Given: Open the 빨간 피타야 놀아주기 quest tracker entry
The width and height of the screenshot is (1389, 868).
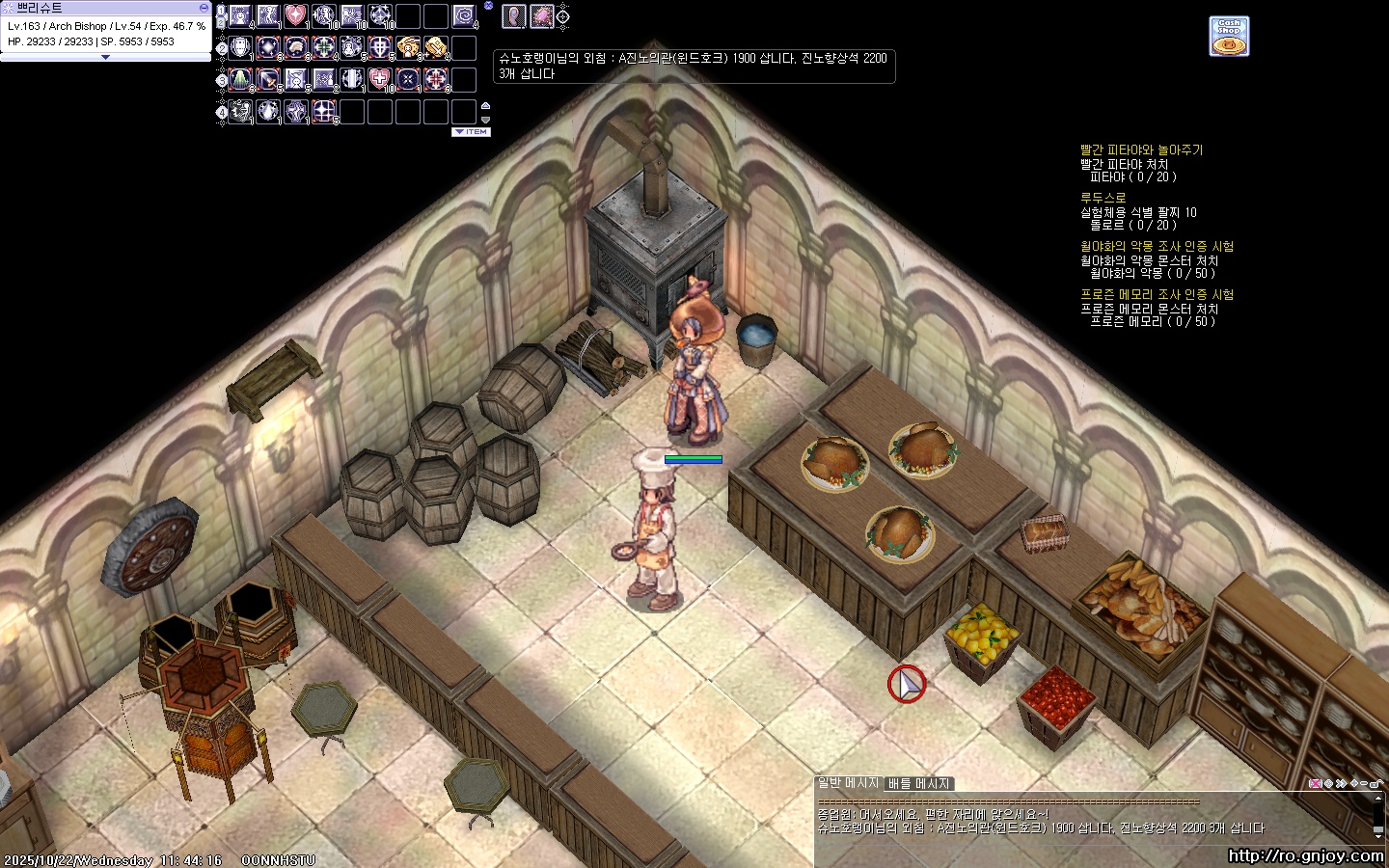Looking at the screenshot, I should click(x=1141, y=150).
